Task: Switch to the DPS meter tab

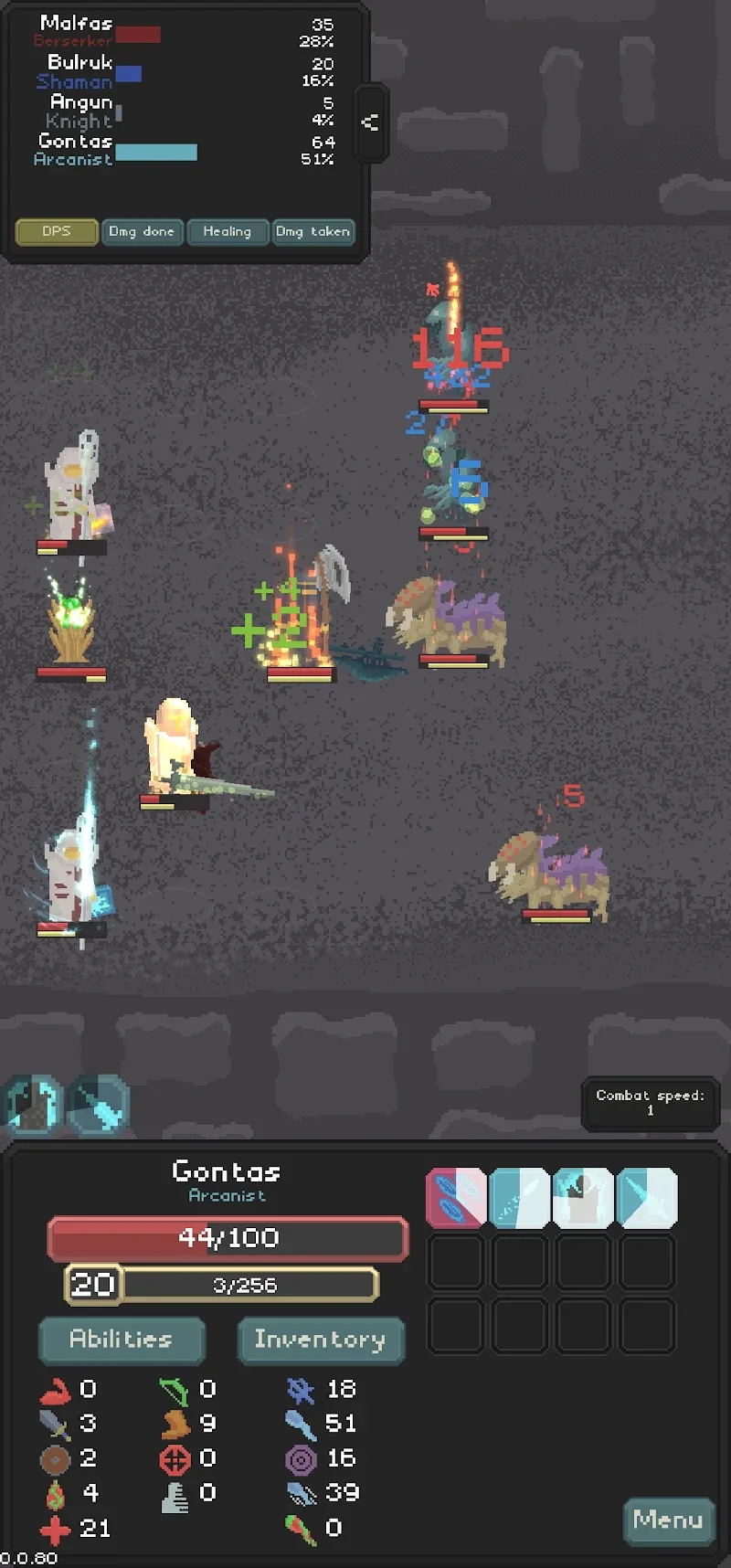Action: pyautogui.click(x=57, y=232)
